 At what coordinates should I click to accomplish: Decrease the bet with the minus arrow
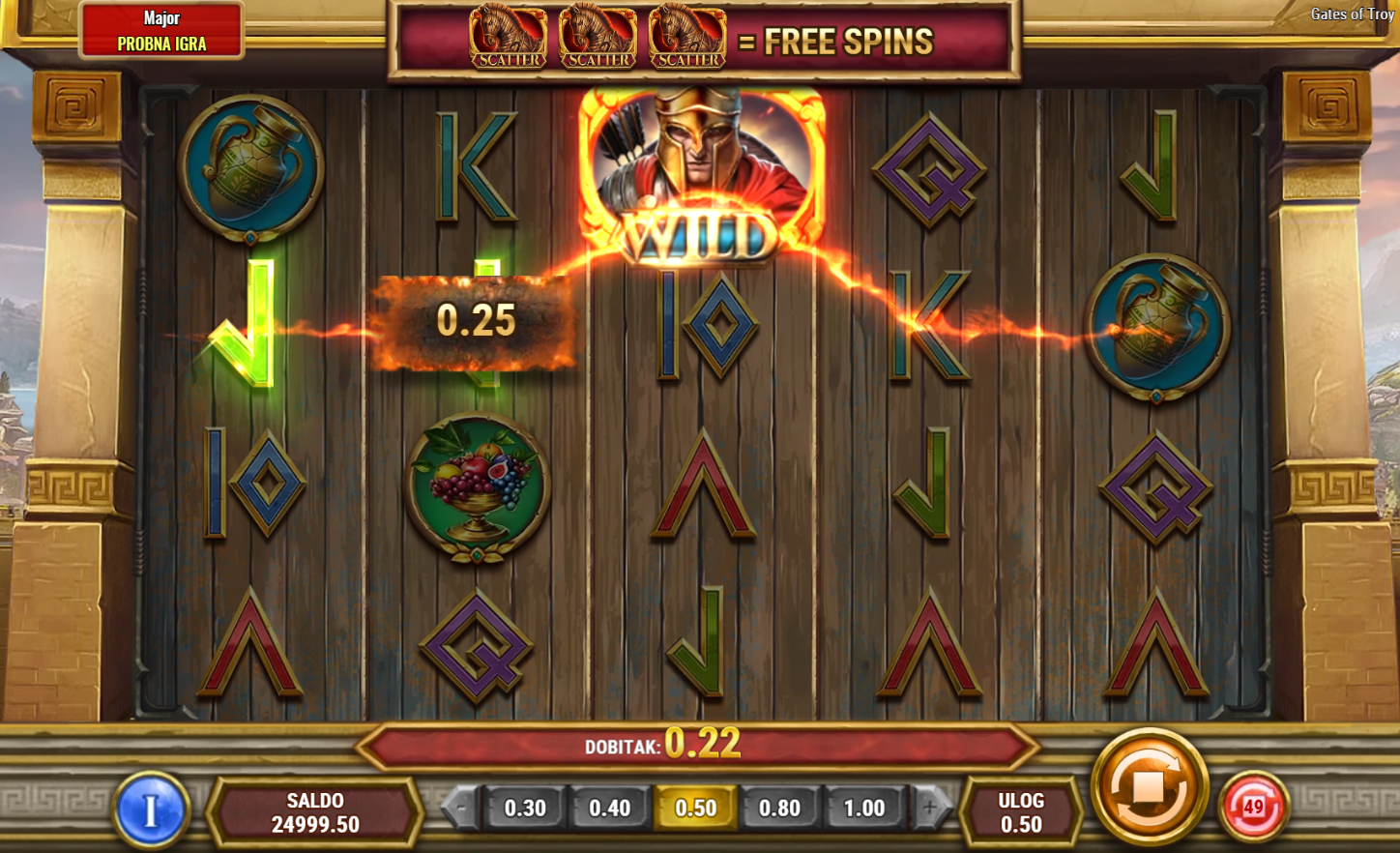point(460,808)
